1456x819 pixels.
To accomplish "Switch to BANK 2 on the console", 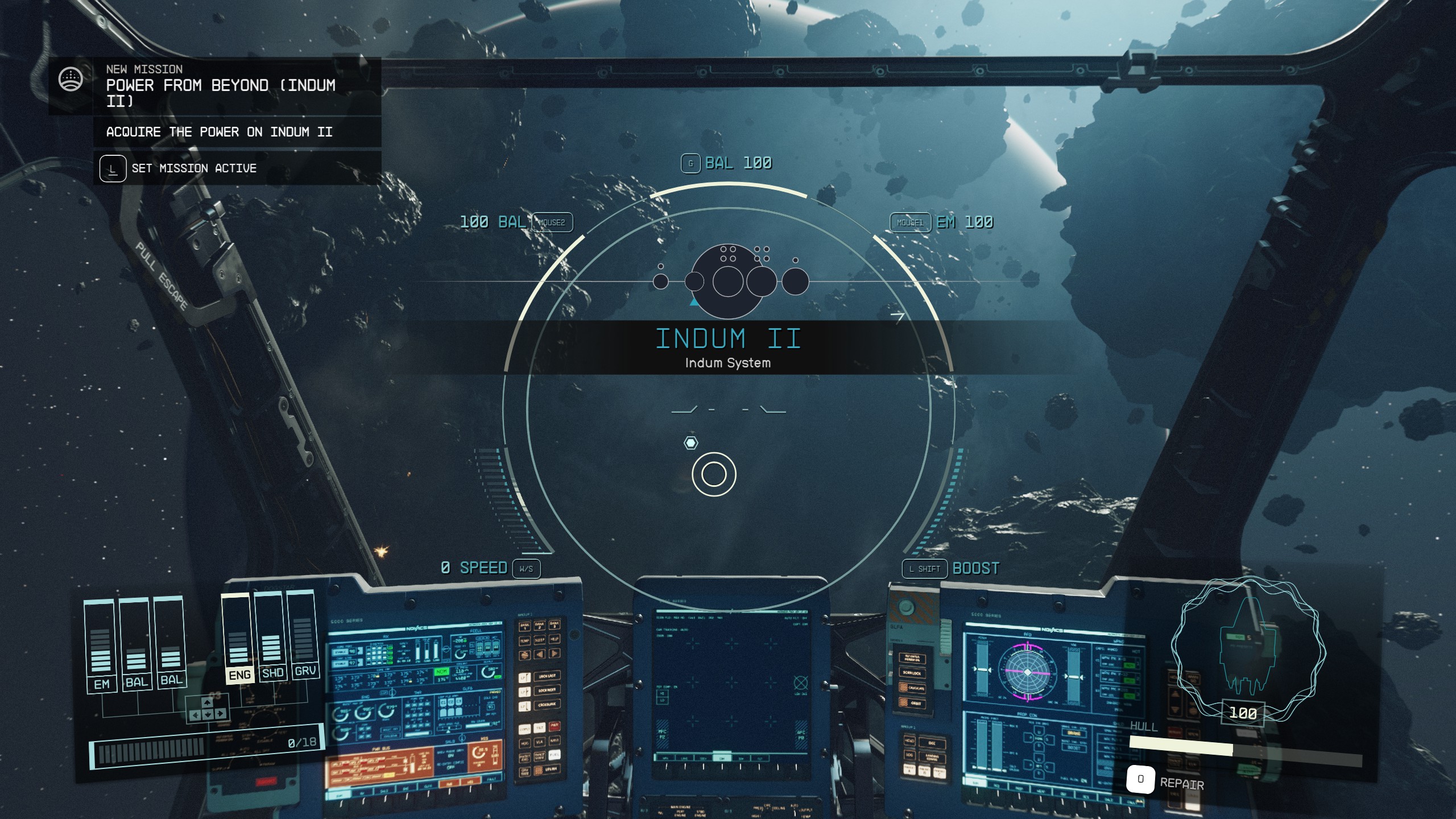I will click(x=540, y=626).
